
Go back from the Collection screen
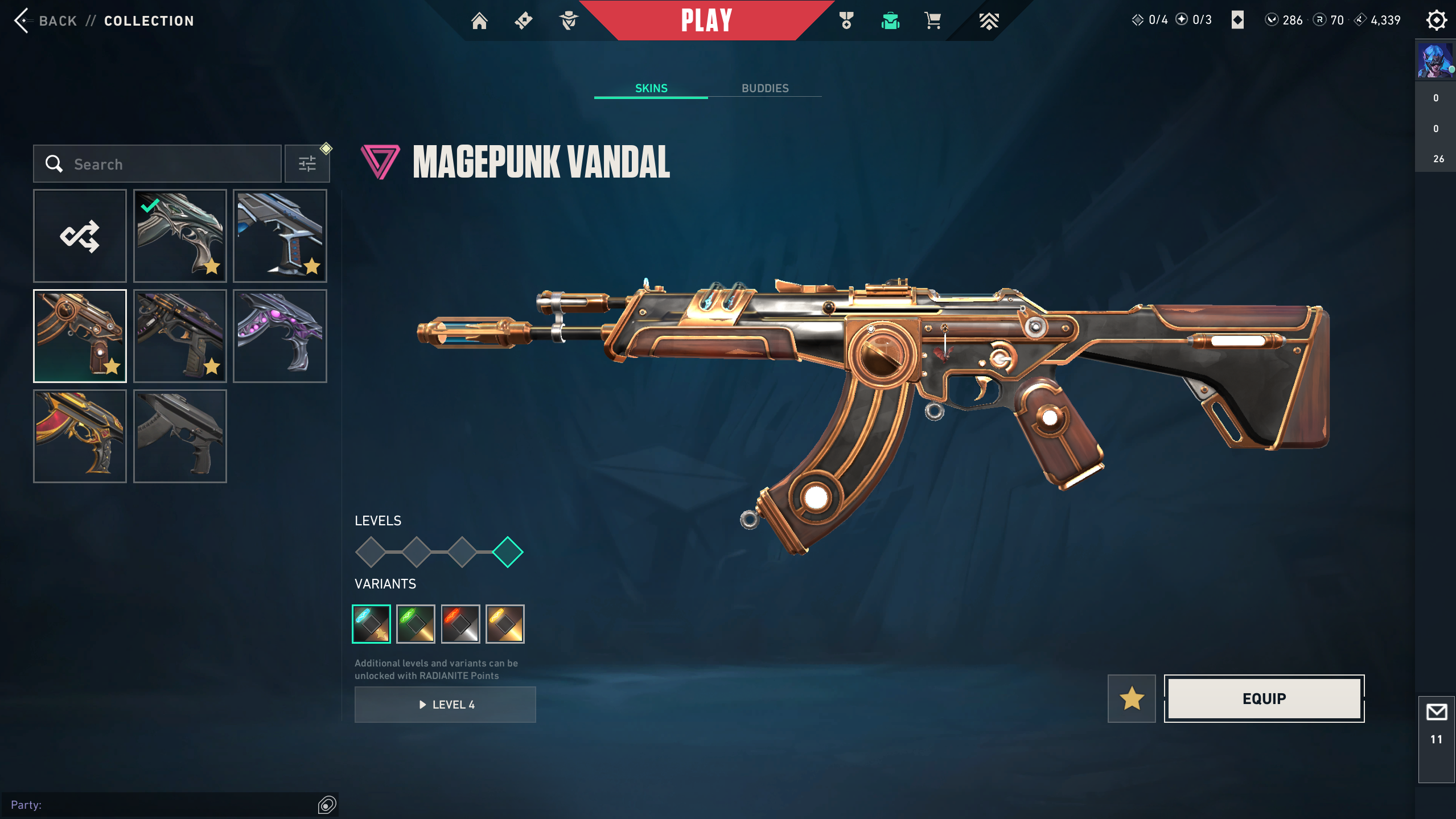coord(46,21)
